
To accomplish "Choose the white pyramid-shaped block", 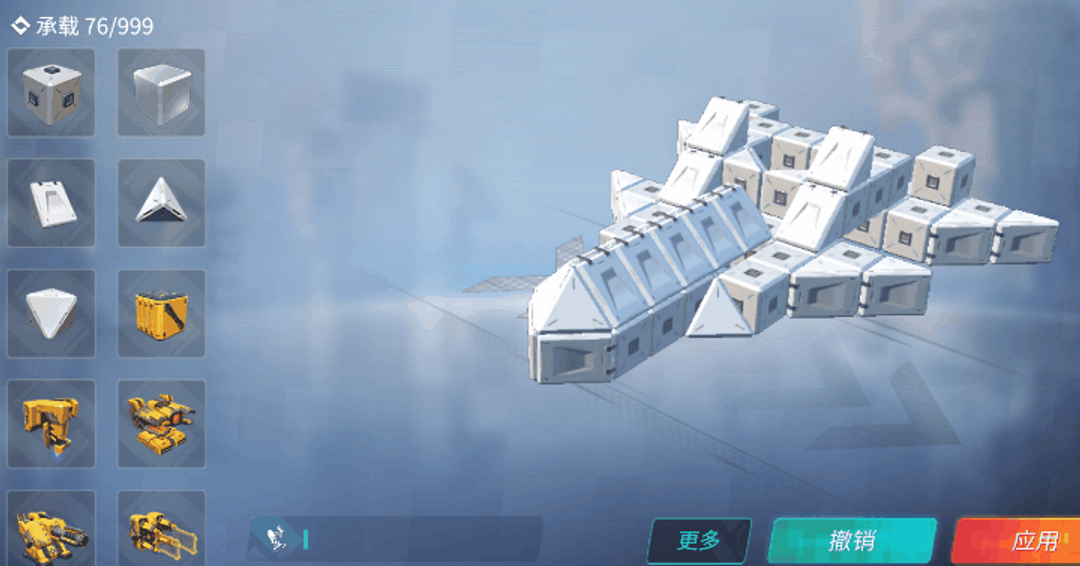I will coord(51,313).
